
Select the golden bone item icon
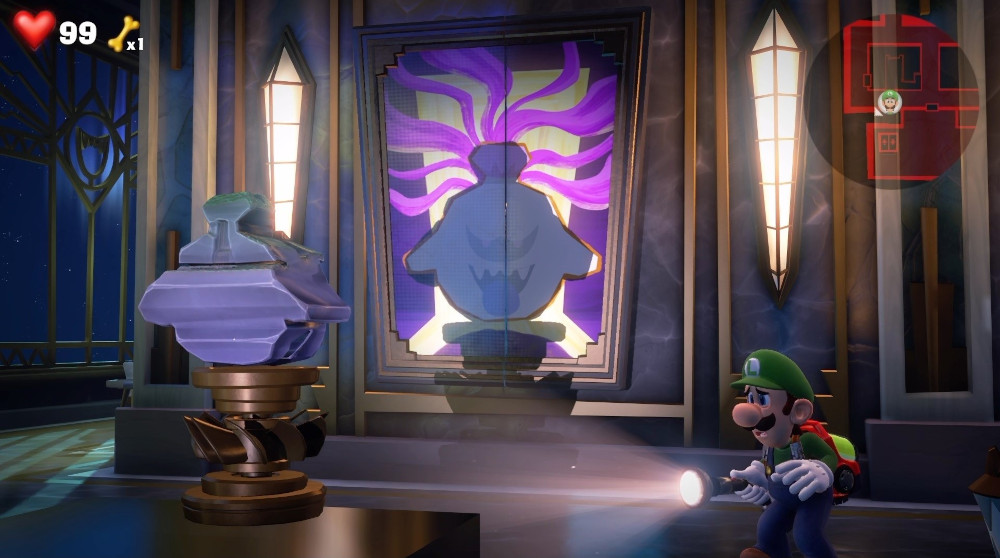click(x=122, y=33)
